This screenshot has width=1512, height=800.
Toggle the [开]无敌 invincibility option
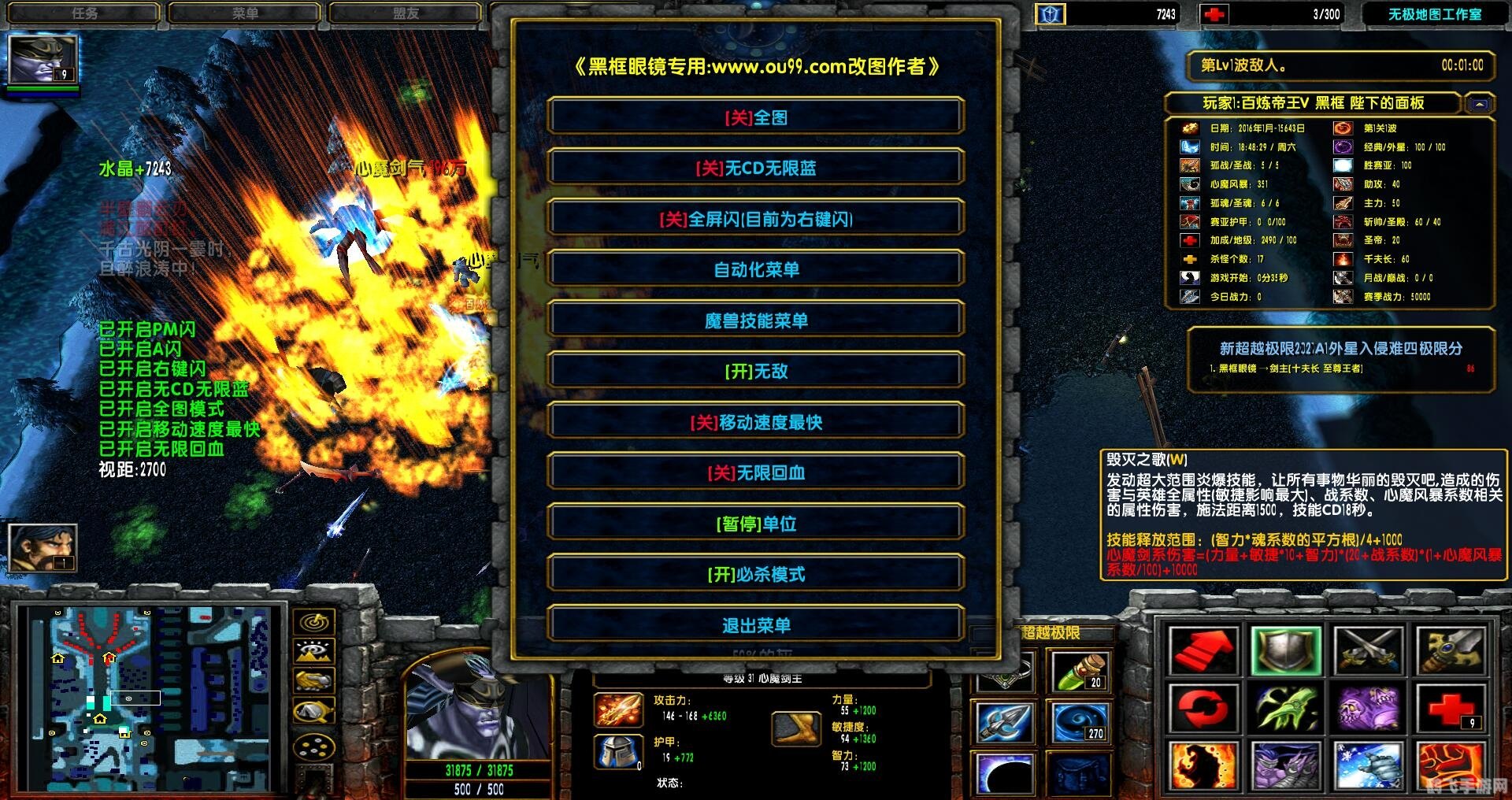(756, 371)
